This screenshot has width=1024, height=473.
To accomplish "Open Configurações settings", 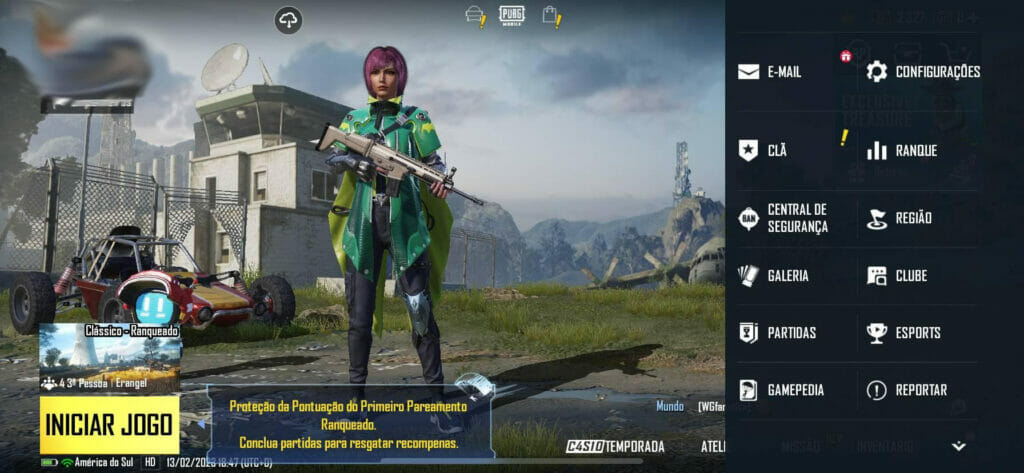I will tap(922, 72).
